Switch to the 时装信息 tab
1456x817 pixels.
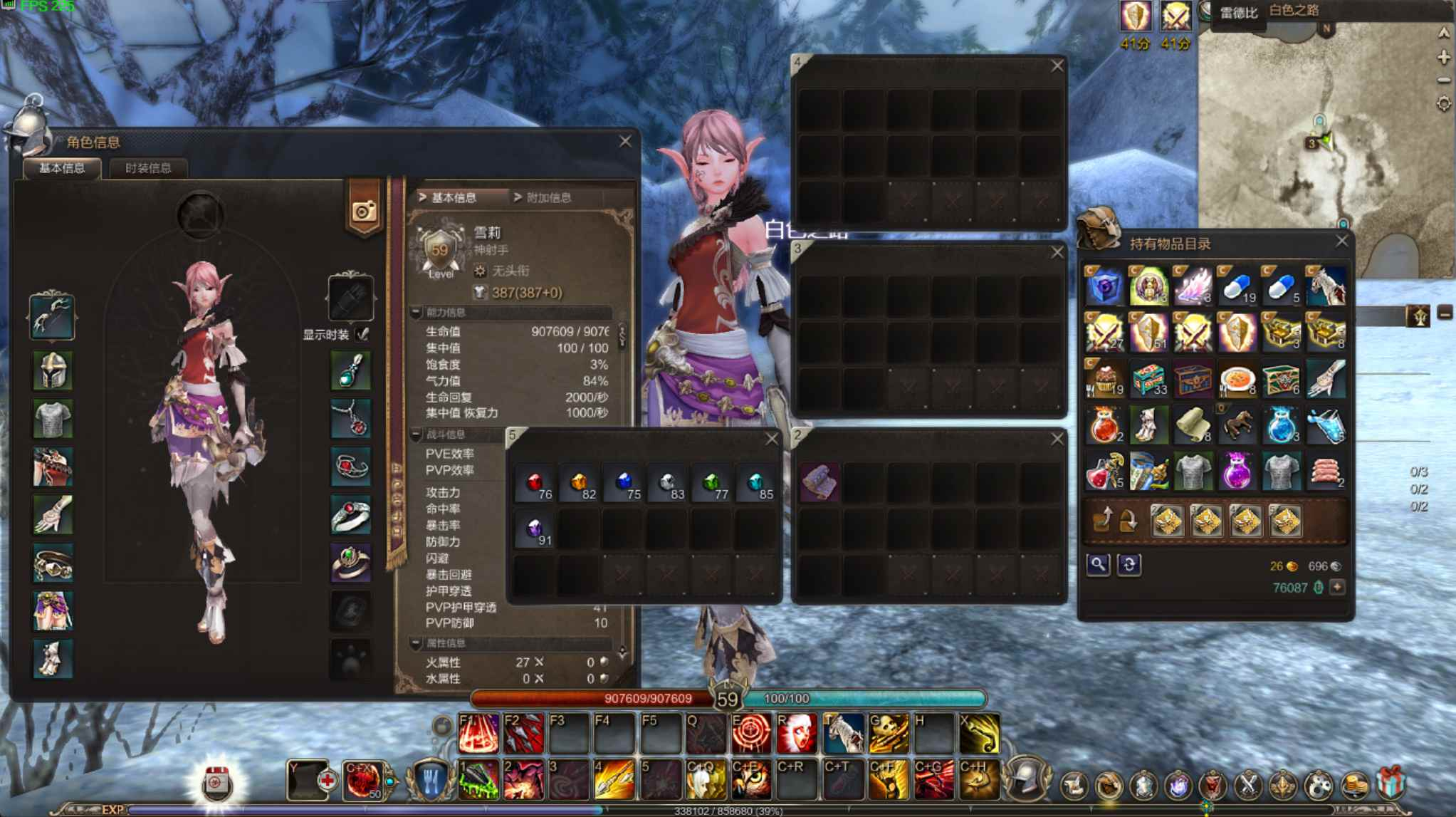pos(147,168)
